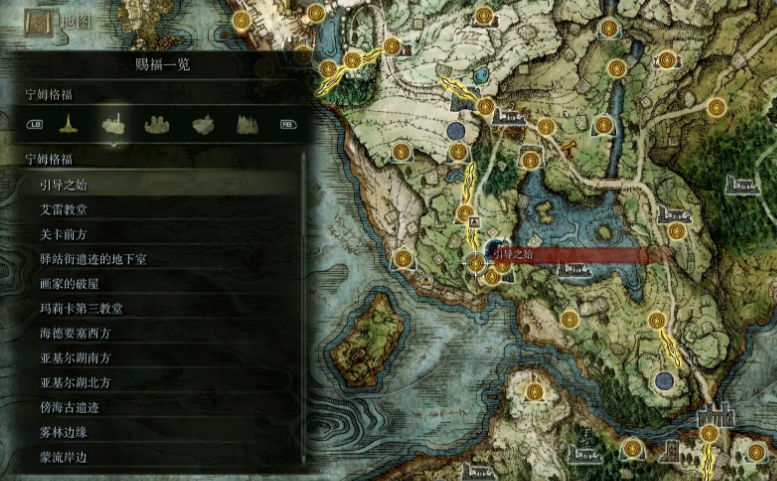The height and width of the screenshot is (481, 777).
Task: Select the 玛莉卡第三教堂 grace
Action: 81,308
